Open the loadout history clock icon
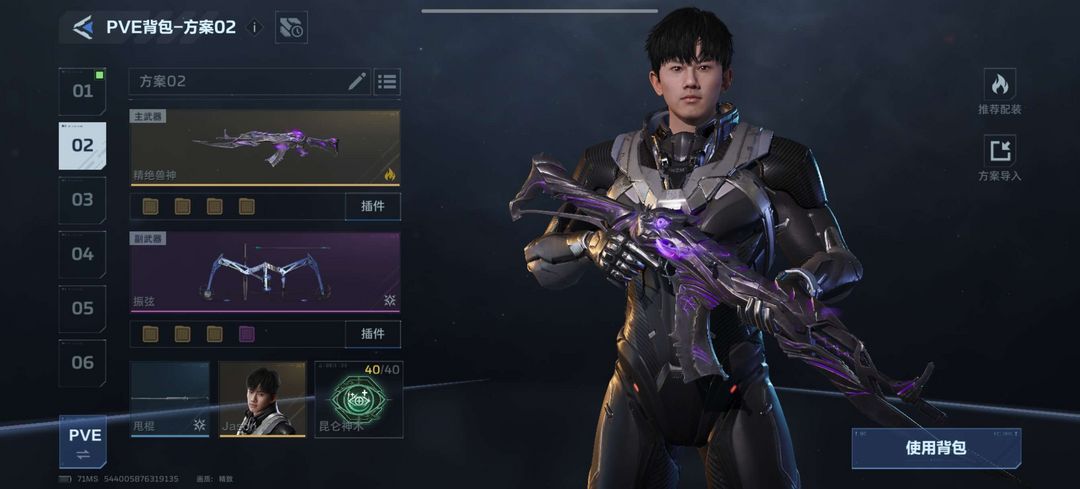 point(291,27)
